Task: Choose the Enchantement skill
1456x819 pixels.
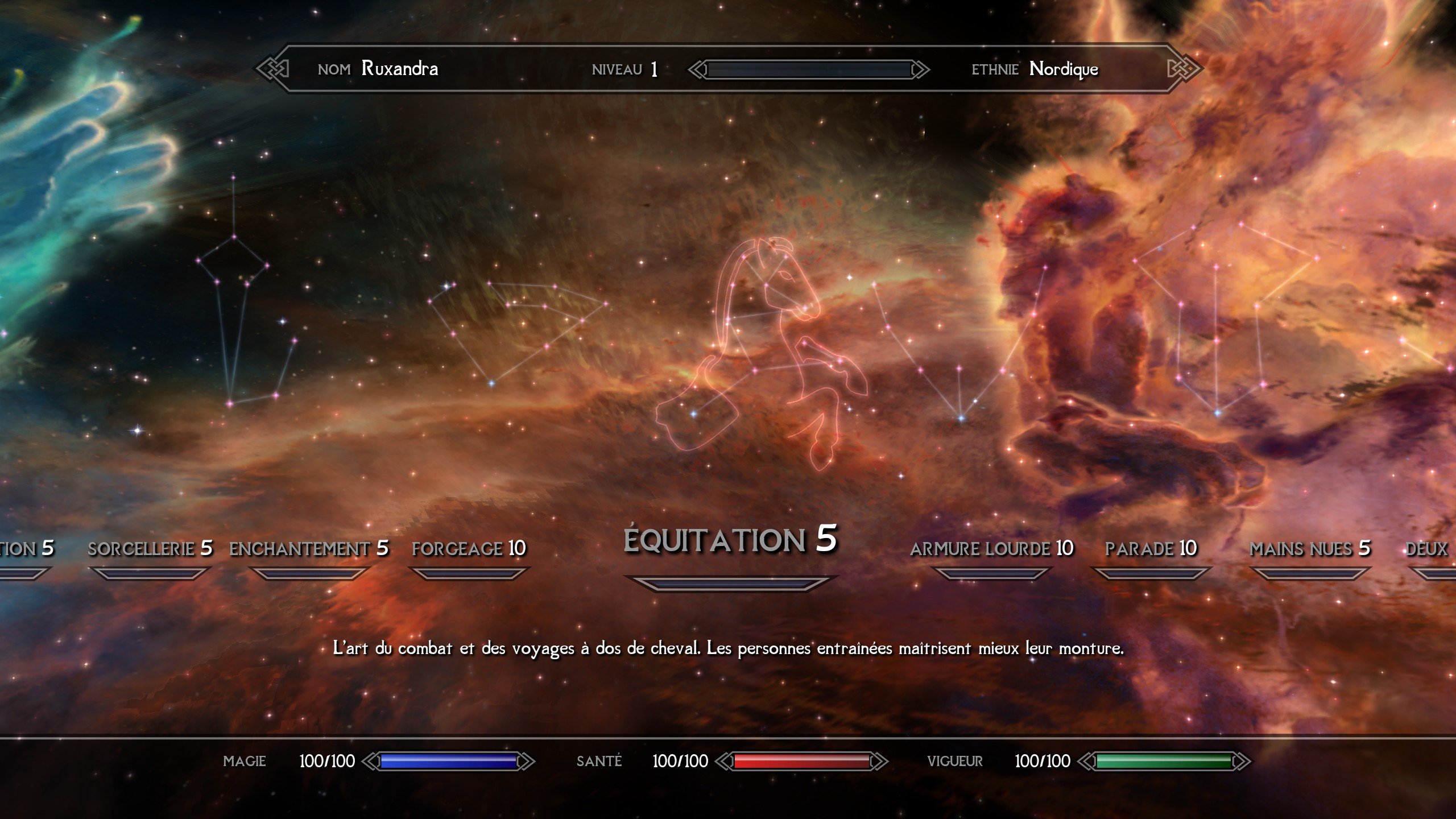Action: tap(308, 549)
